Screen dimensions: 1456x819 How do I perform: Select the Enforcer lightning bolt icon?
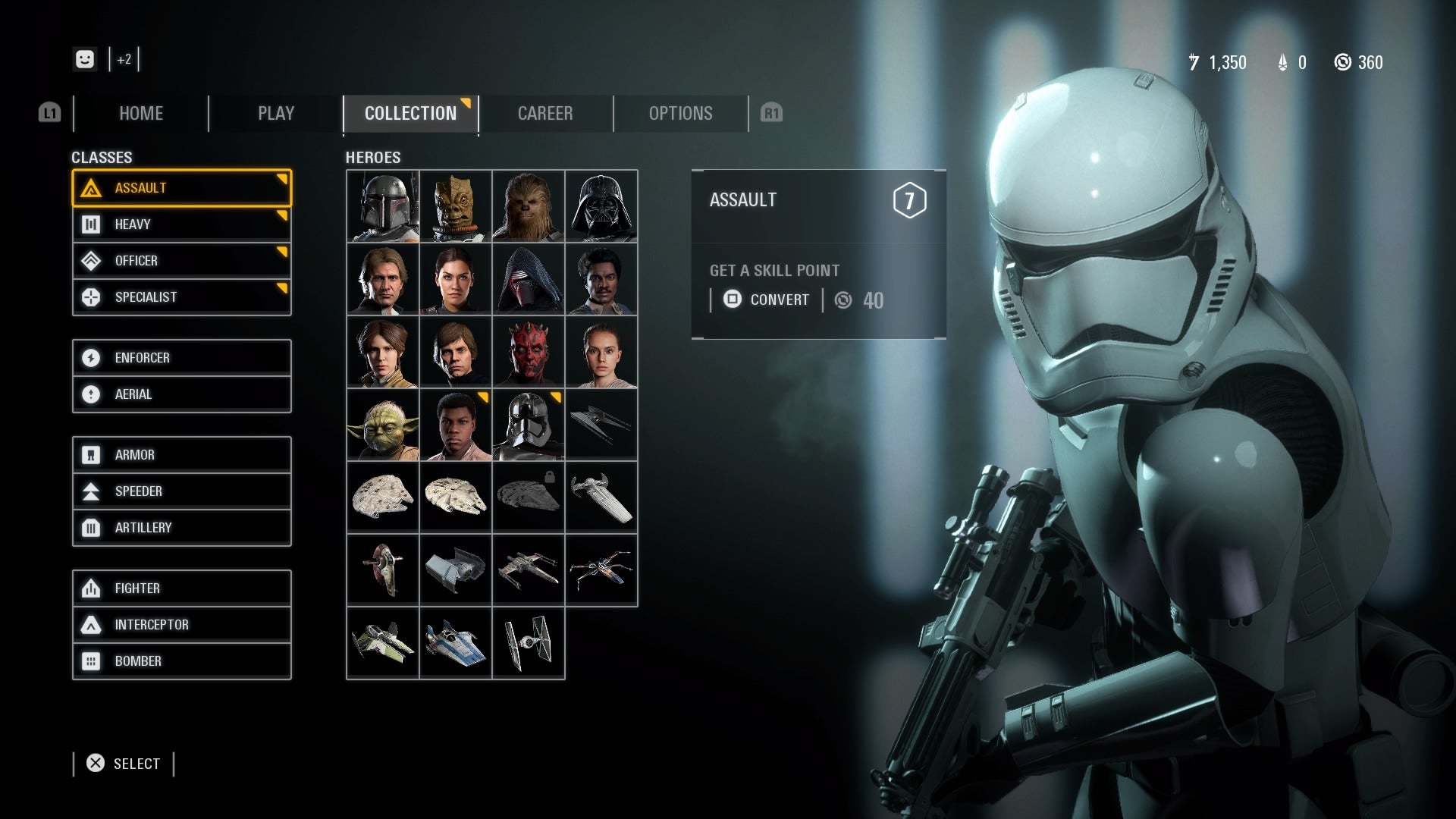click(93, 357)
